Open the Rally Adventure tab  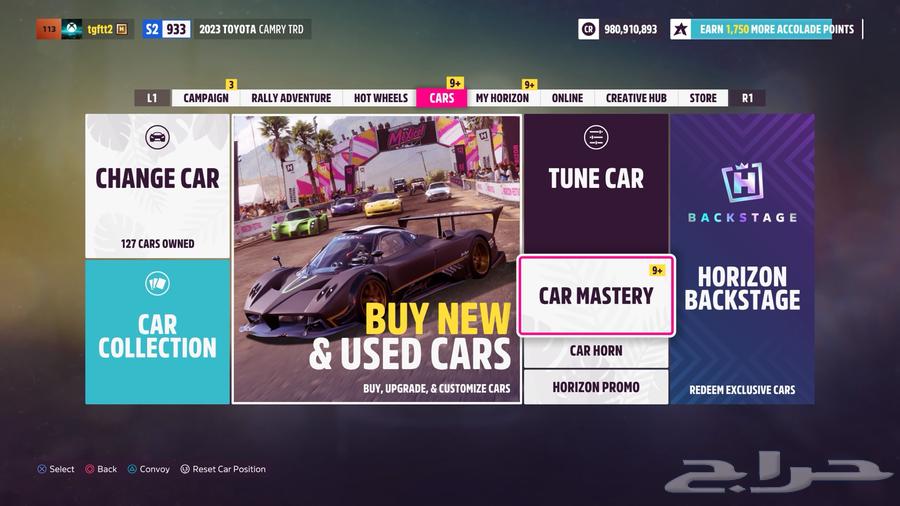tap(291, 98)
